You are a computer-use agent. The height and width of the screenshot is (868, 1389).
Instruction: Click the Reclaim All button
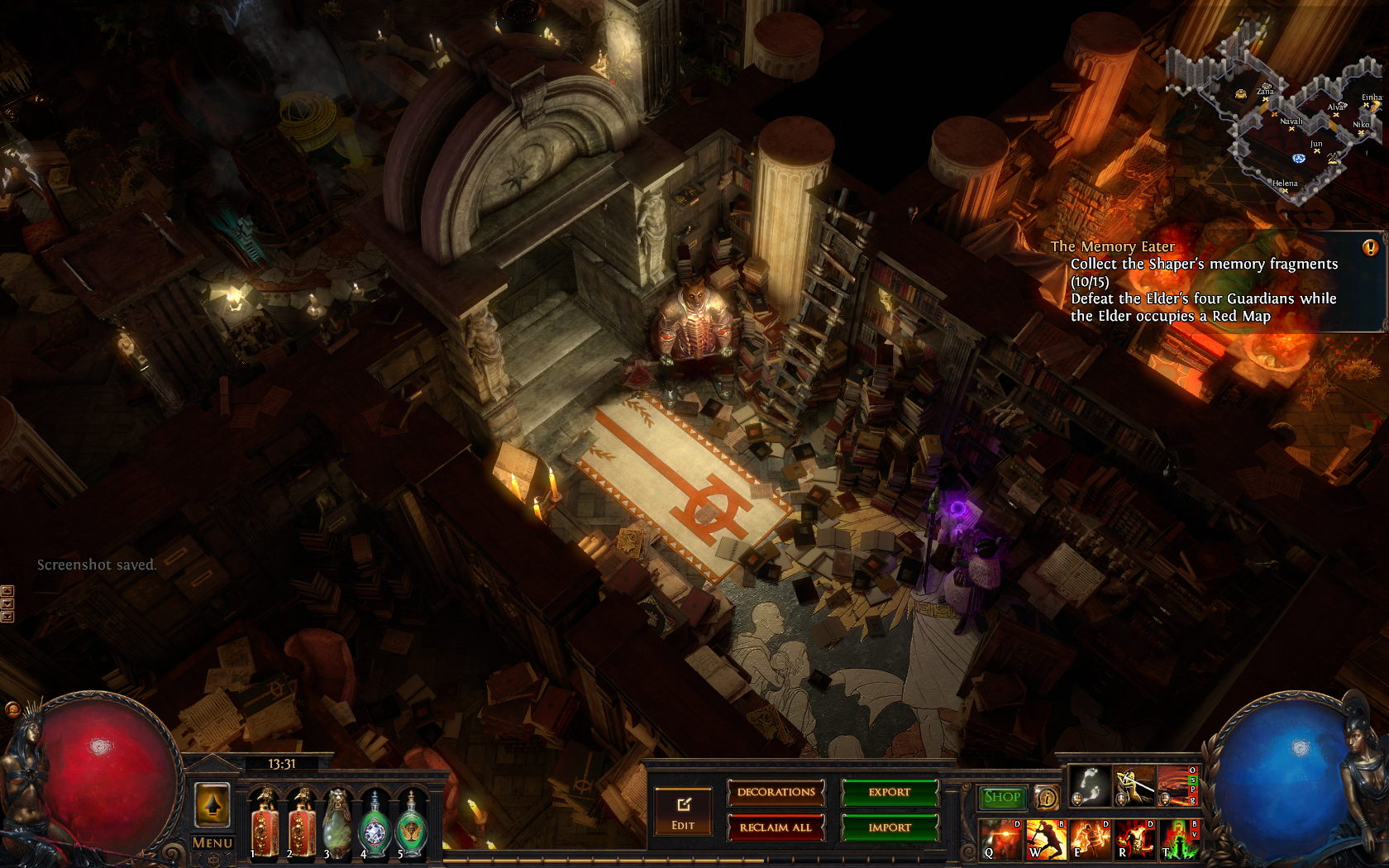[x=776, y=827]
